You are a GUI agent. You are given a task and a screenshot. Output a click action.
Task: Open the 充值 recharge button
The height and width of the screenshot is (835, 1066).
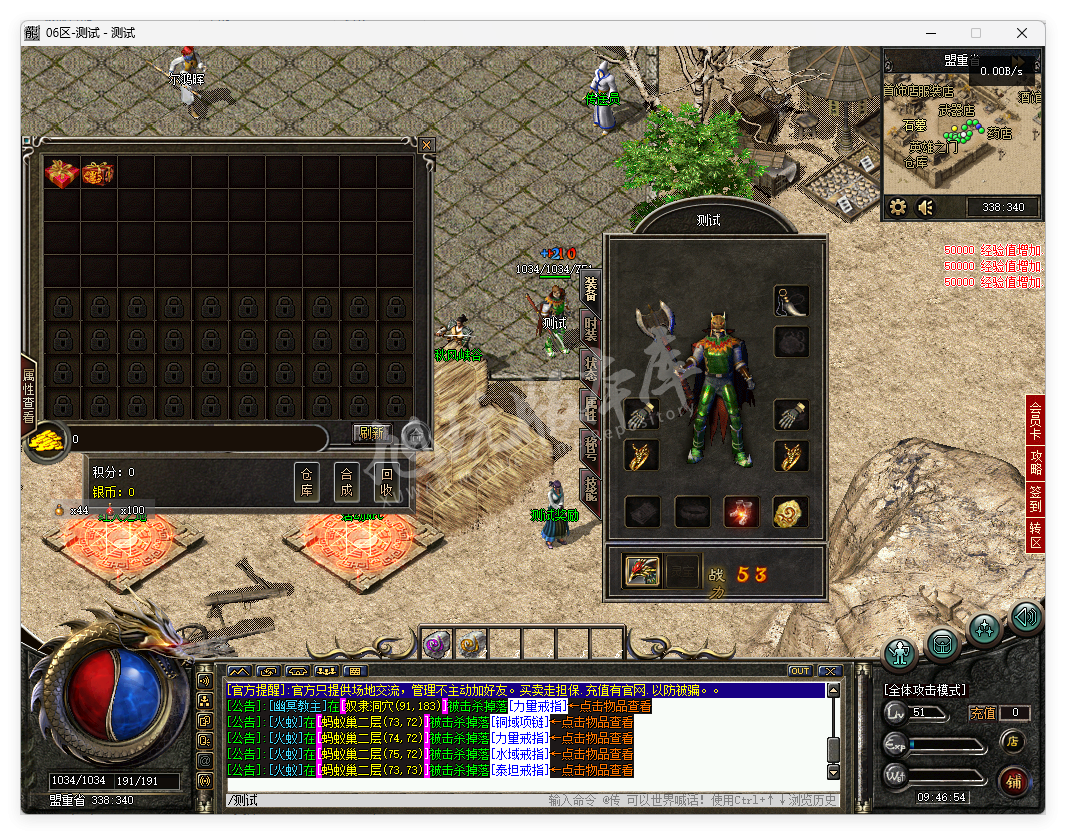pos(983,713)
